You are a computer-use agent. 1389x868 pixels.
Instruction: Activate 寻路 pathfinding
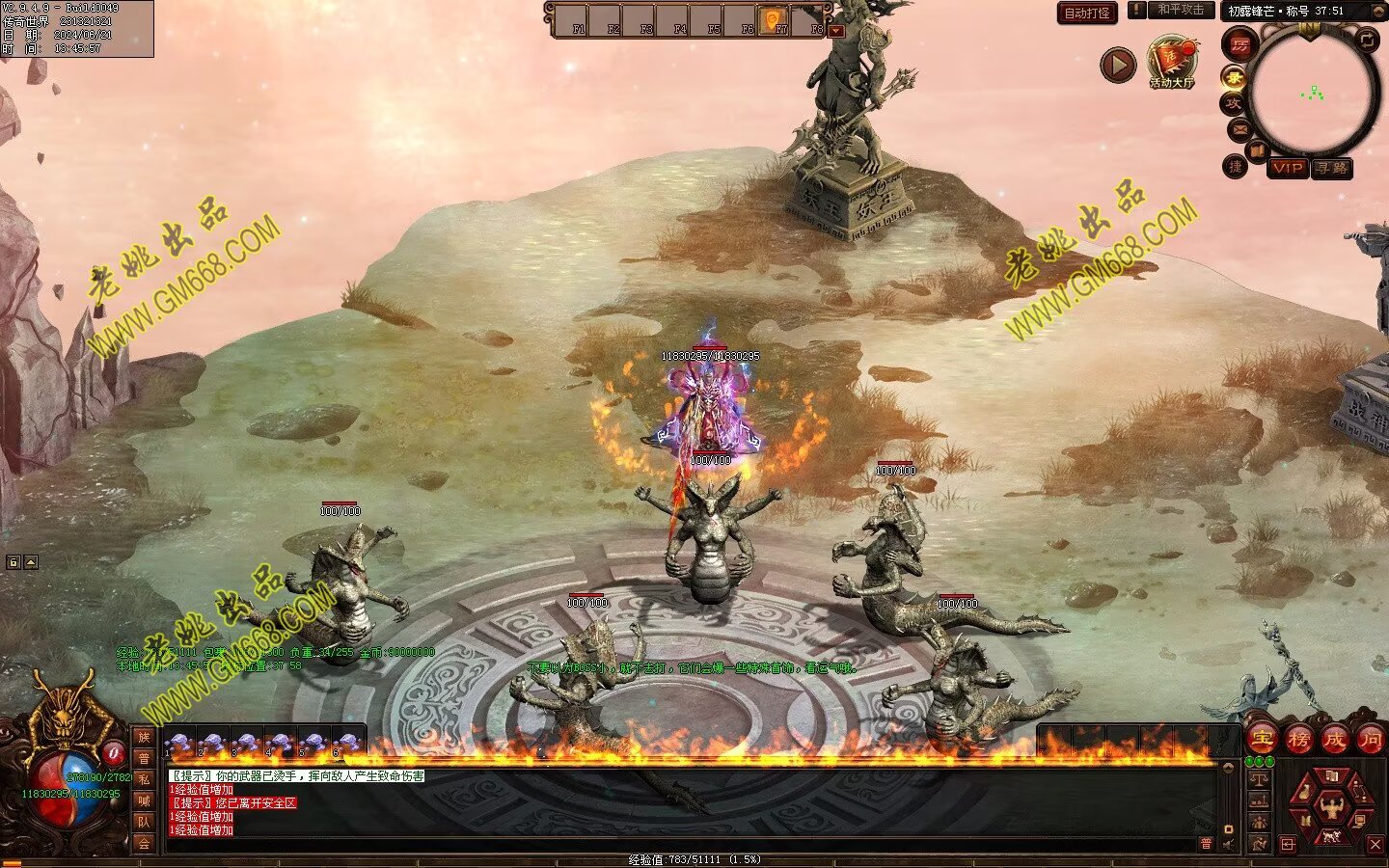click(x=1333, y=168)
